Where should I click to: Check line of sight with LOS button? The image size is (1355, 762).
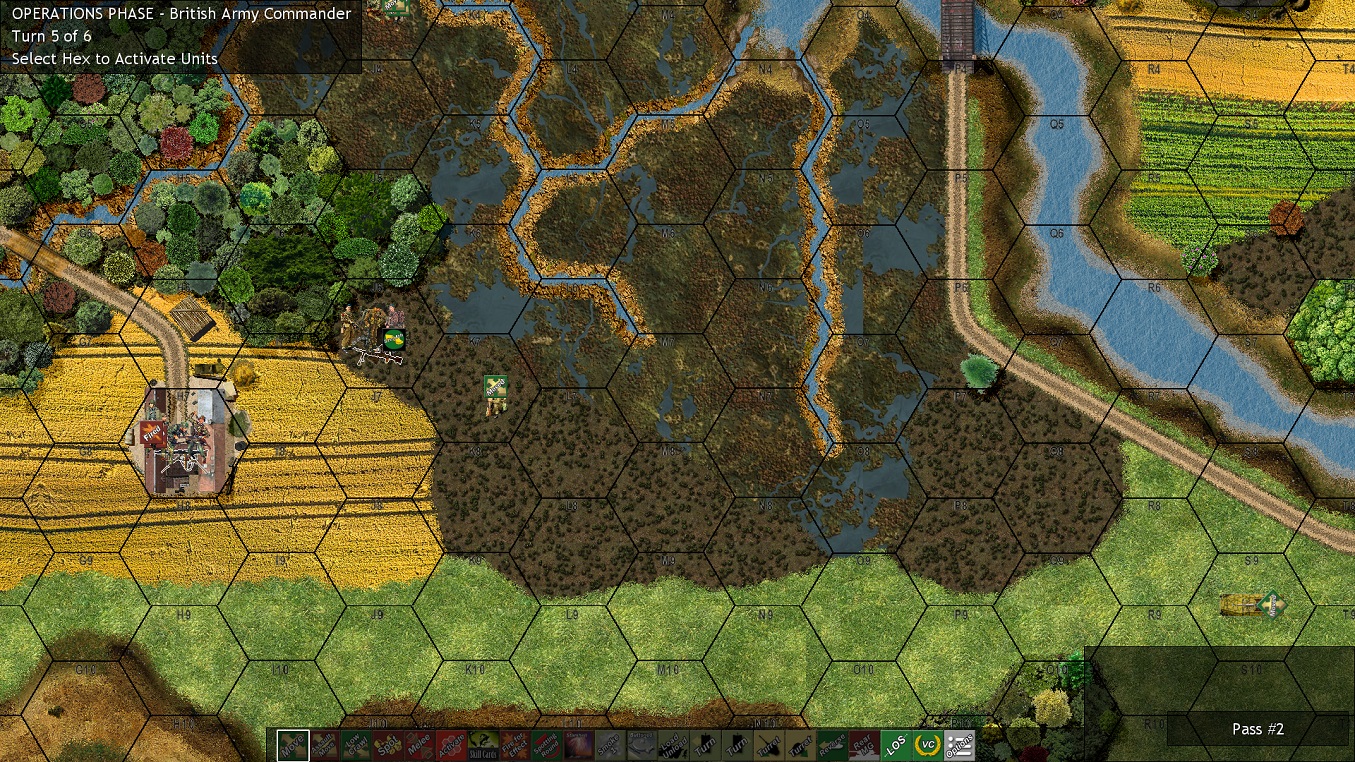tap(896, 745)
